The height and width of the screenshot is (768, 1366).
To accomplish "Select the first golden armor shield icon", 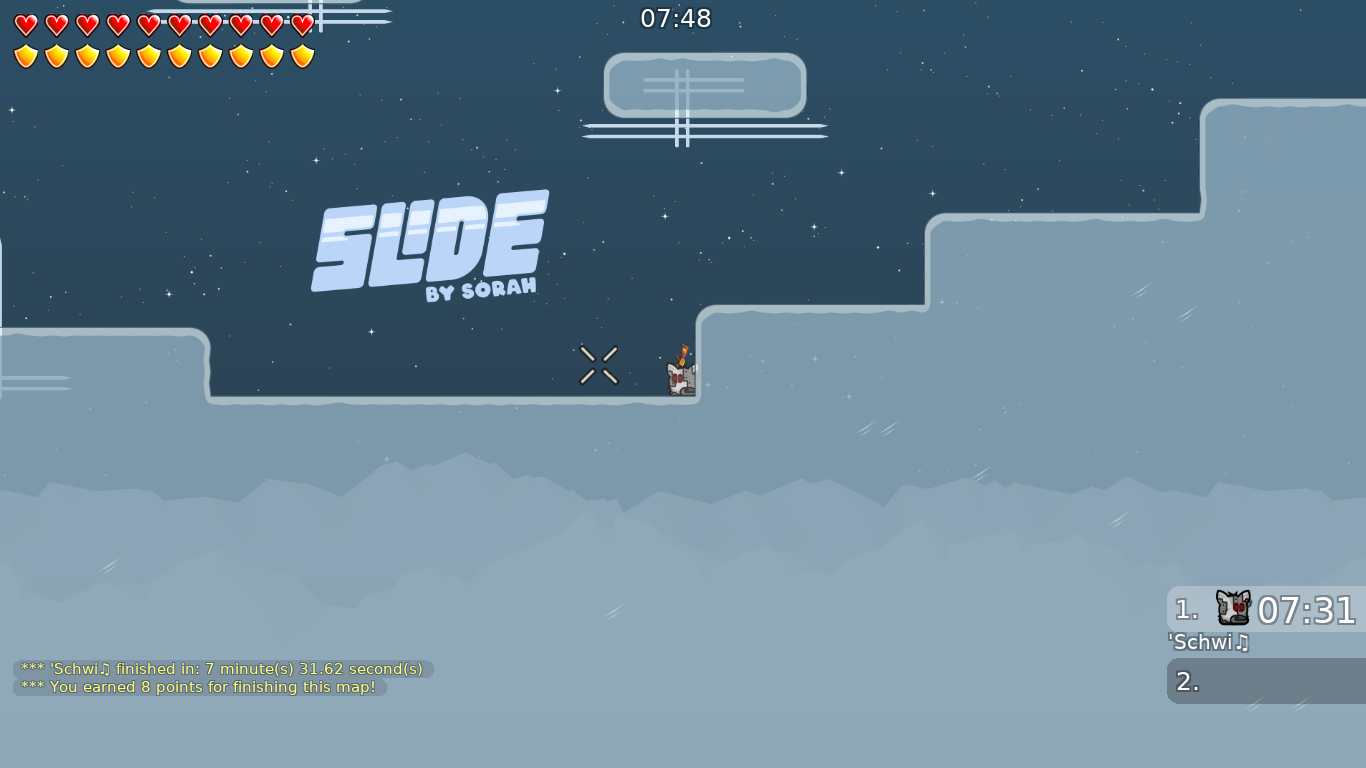I will (x=25, y=55).
